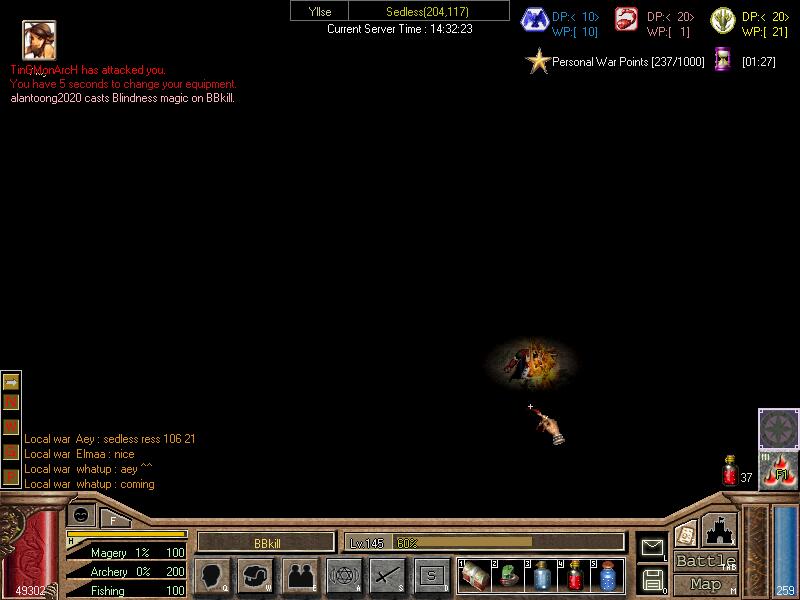Viewport: 800px width, 600px height.
Task: Open the Map panel
Action: pos(706,584)
